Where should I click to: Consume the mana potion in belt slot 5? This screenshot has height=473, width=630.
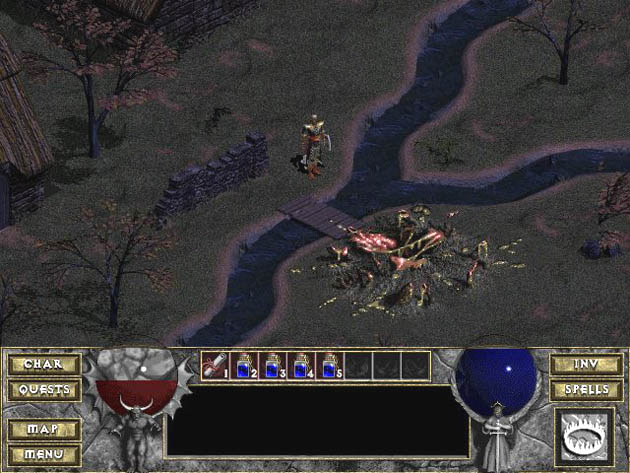(x=330, y=366)
